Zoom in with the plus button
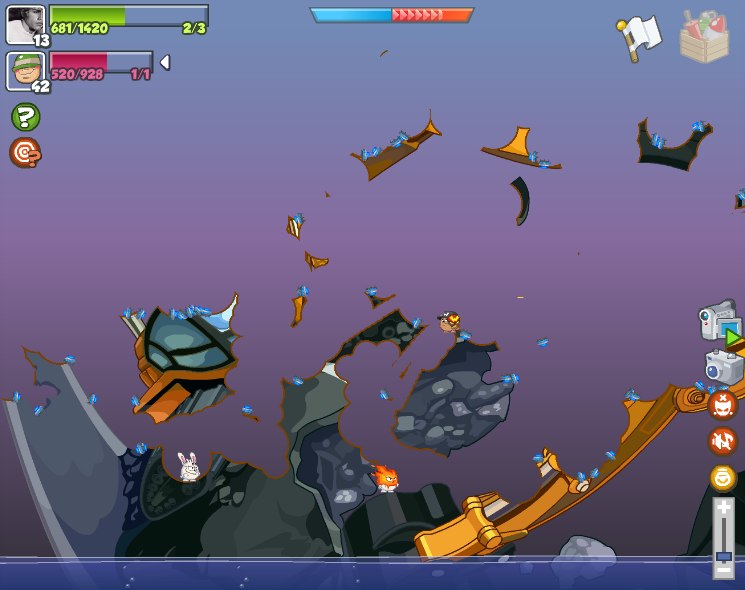The height and width of the screenshot is (590, 745). click(723, 508)
